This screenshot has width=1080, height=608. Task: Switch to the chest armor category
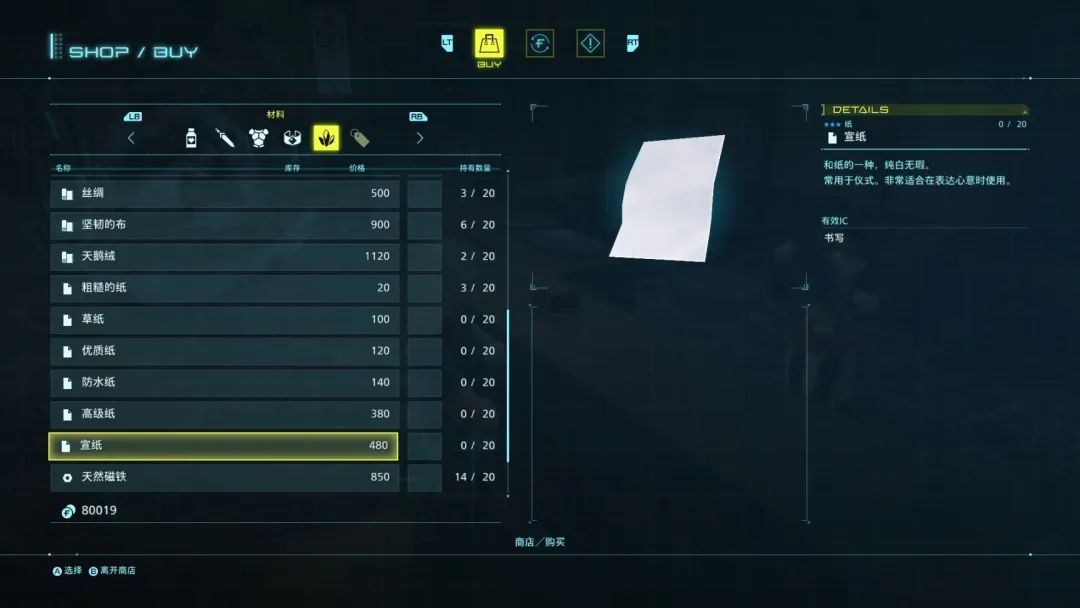(258, 138)
